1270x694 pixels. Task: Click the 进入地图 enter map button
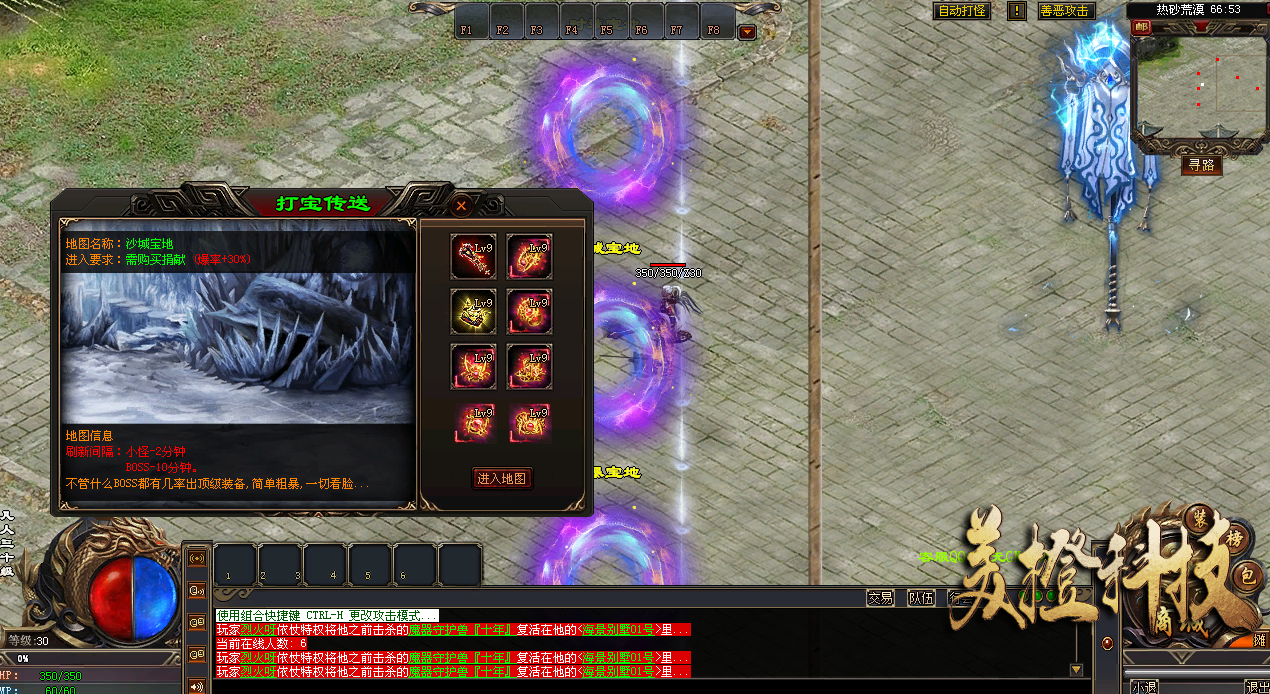pos(502,479)
